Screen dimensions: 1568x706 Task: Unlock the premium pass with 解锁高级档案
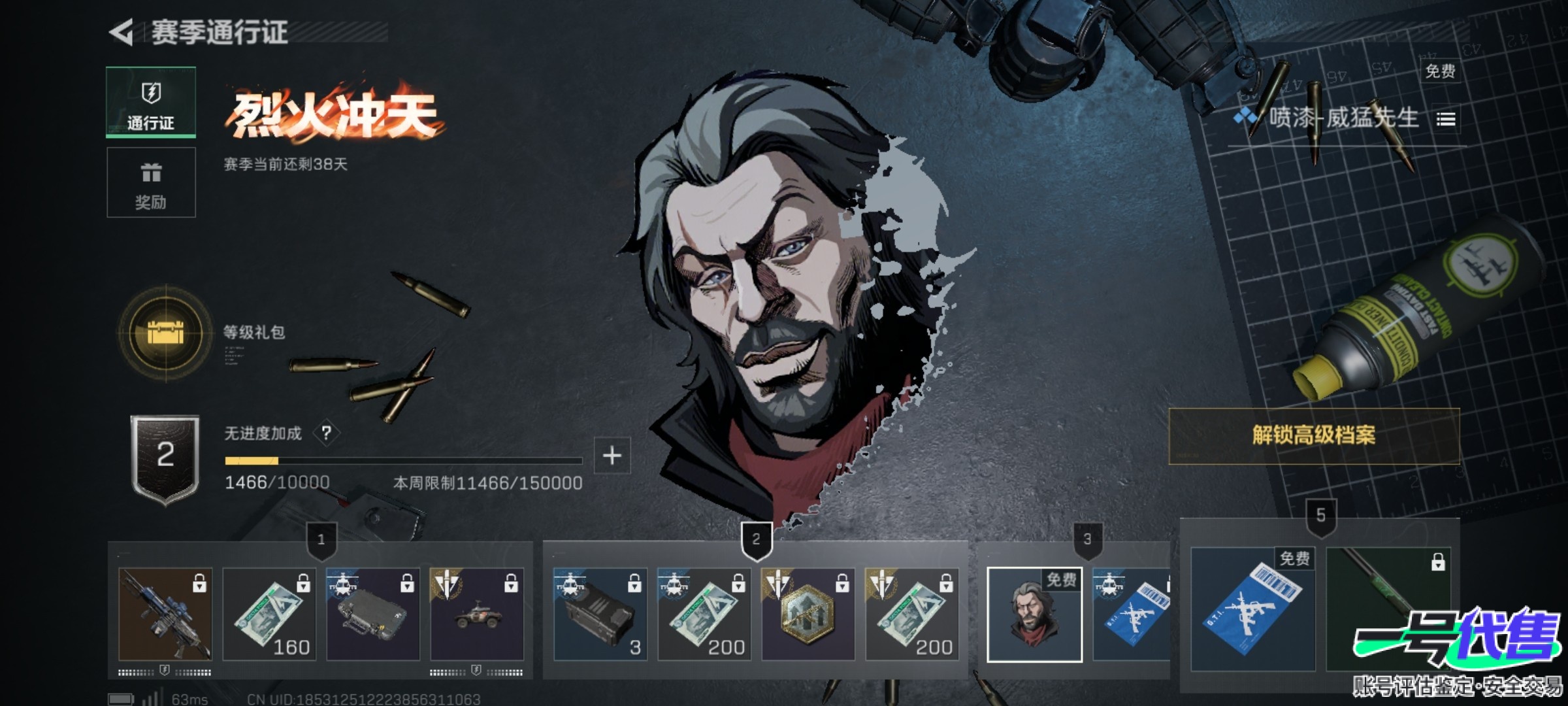[1313, 436]
